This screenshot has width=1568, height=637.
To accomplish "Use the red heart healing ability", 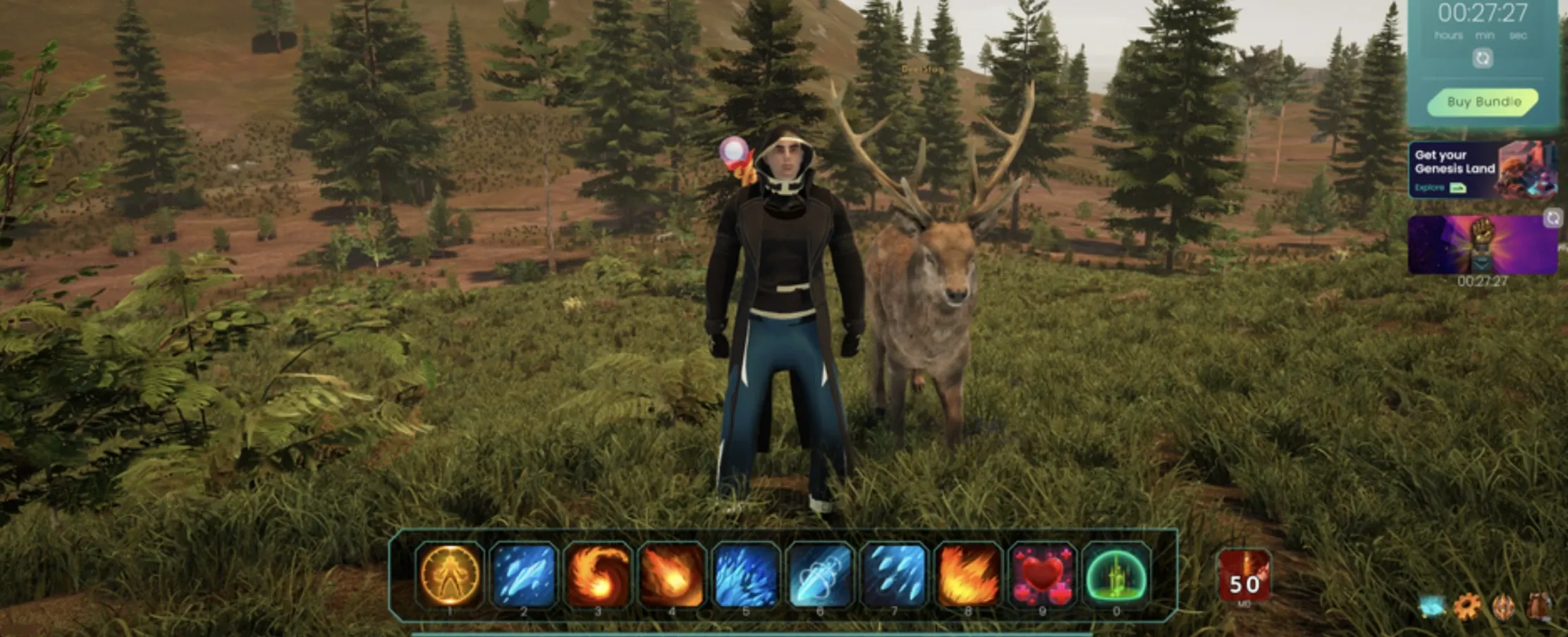I will pyautogui.click(x=1042, y=574).
